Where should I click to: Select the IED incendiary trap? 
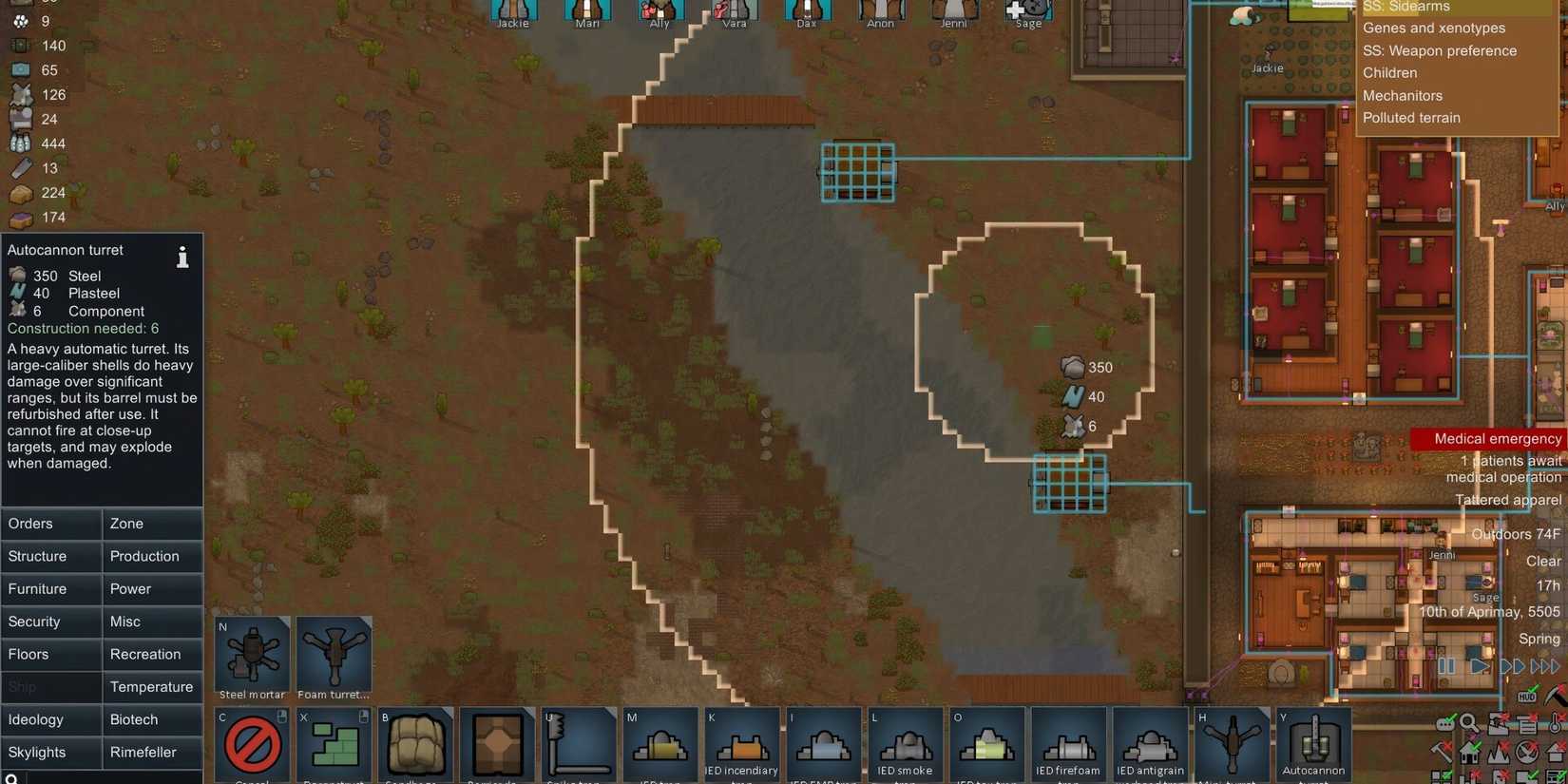click(x=742, y=746)
